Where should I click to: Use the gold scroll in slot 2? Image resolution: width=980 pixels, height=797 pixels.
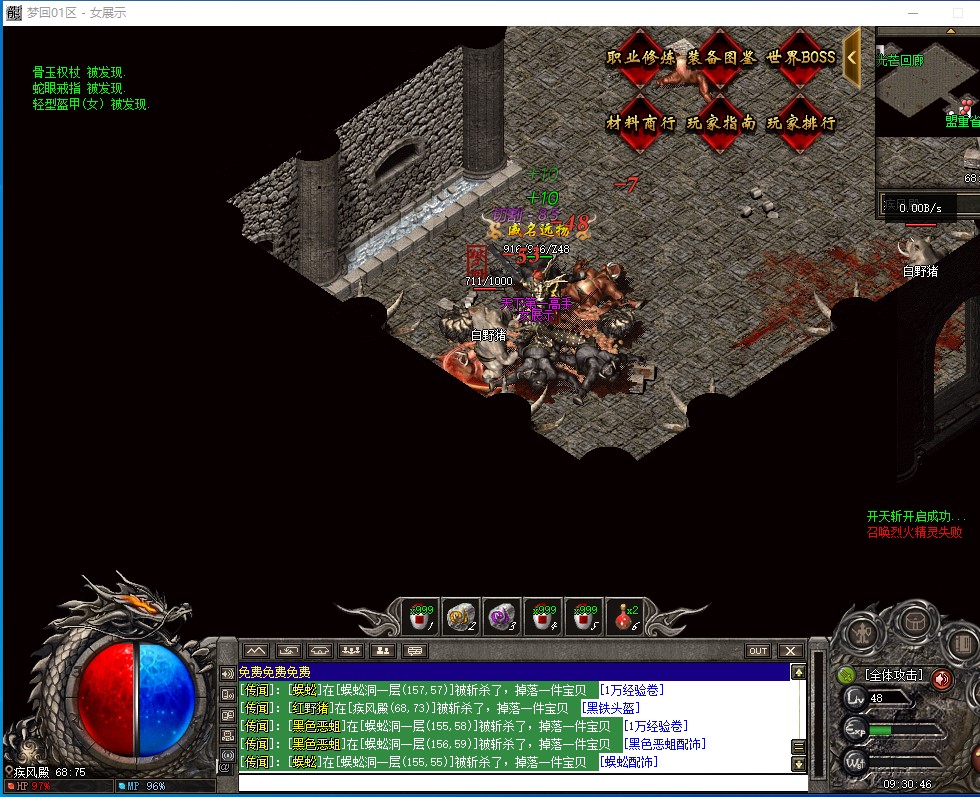pos(460,617)
